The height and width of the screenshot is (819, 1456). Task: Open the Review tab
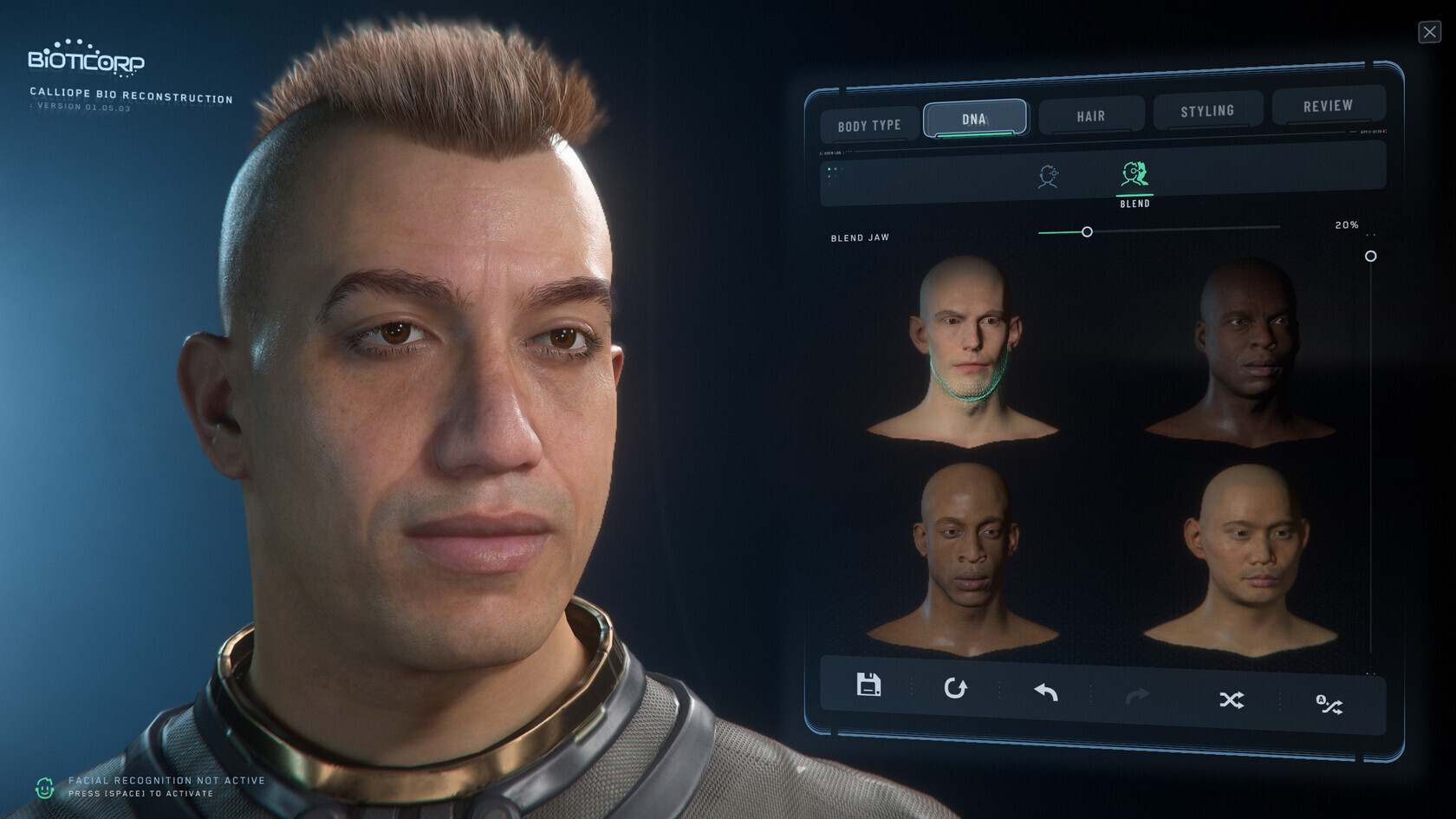point(1327,106)
